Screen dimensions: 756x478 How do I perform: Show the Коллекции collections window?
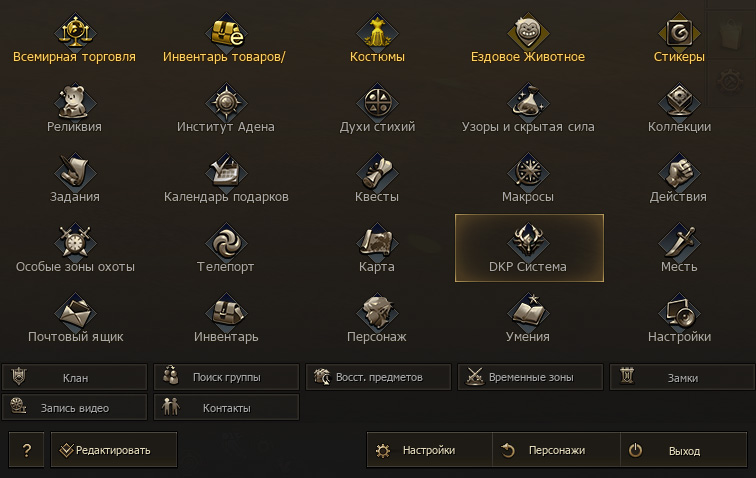[679, 111]
